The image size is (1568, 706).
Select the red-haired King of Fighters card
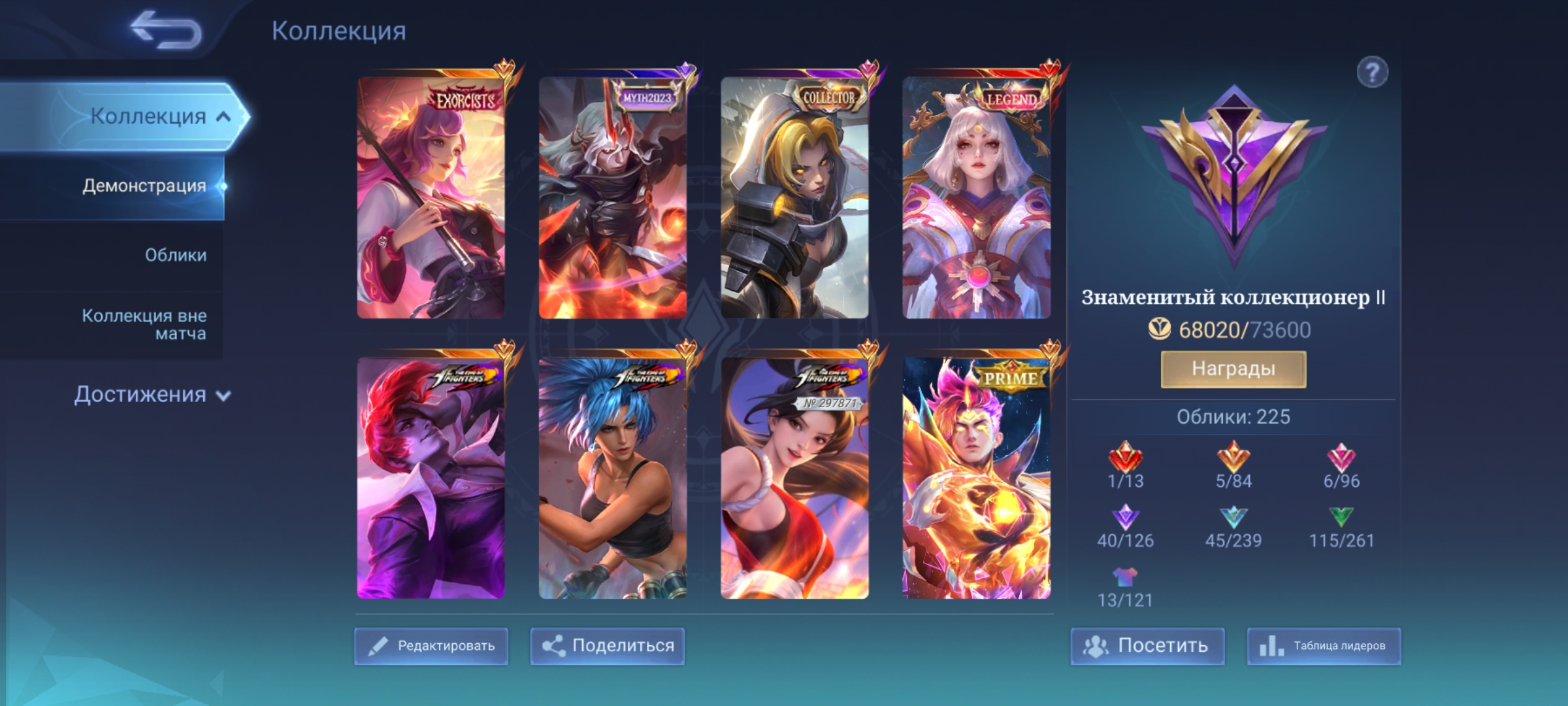pos(431,478)
